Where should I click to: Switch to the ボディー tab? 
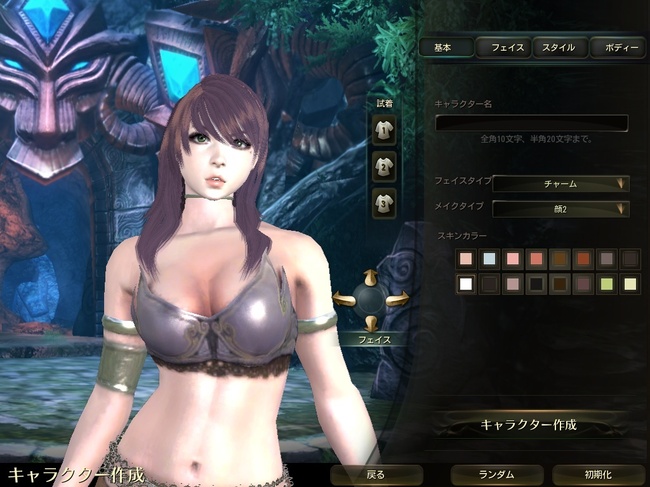618,47
